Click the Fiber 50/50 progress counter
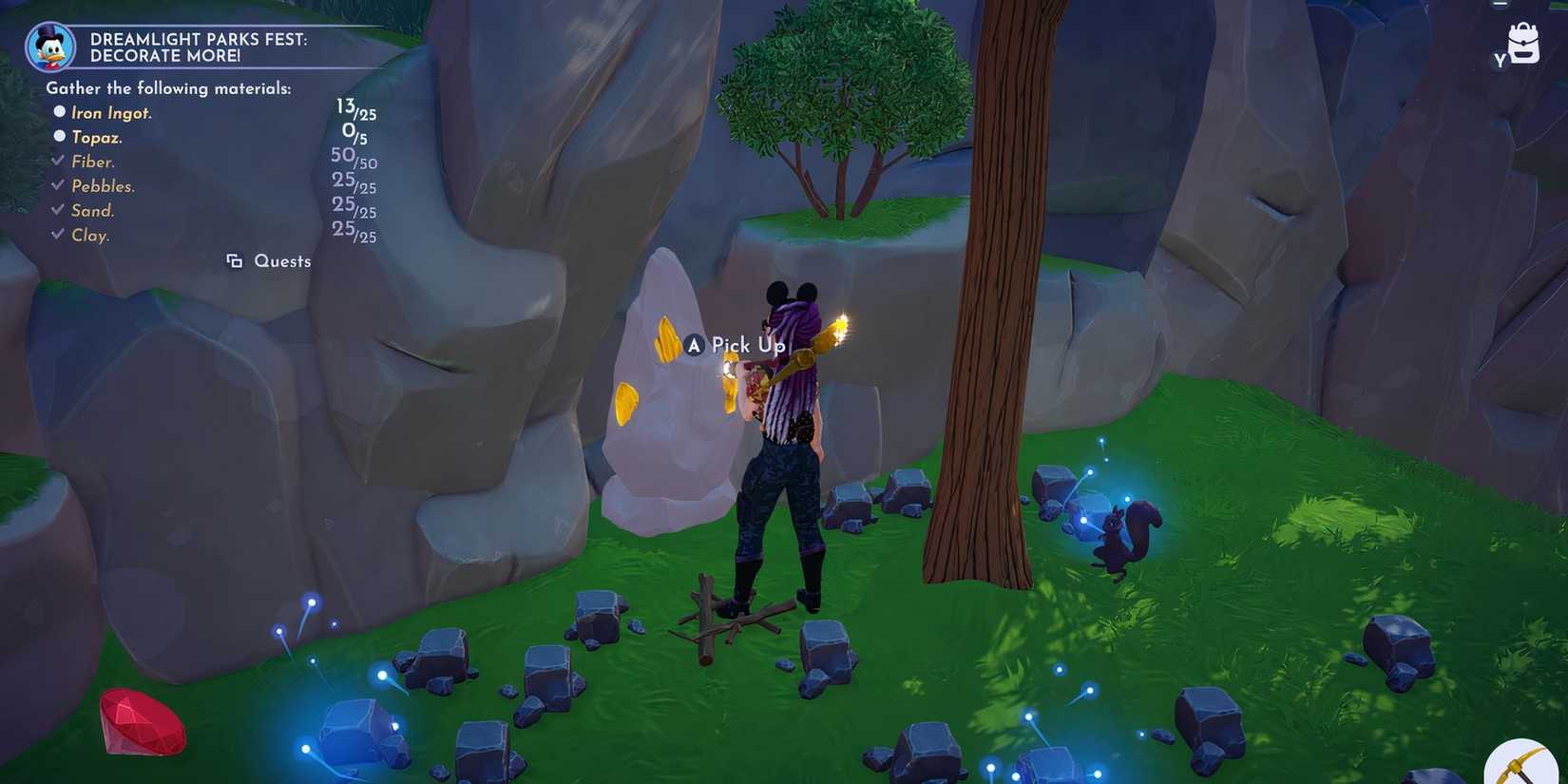Viewport: 1568px width, 784px height. click(x=353, y=159)
